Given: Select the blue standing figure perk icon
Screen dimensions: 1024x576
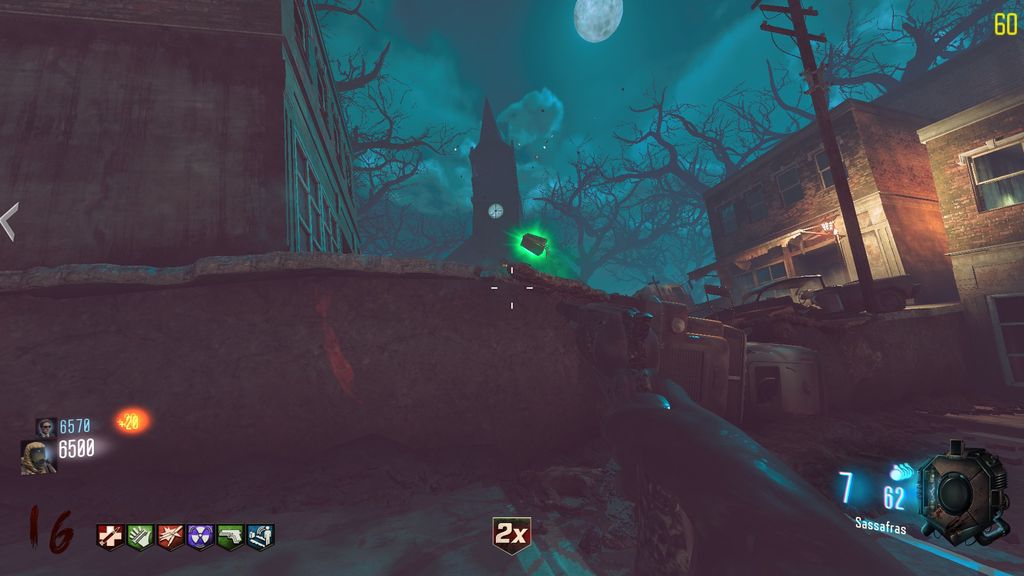Looking at the screenshot, I should pos(261,536).
